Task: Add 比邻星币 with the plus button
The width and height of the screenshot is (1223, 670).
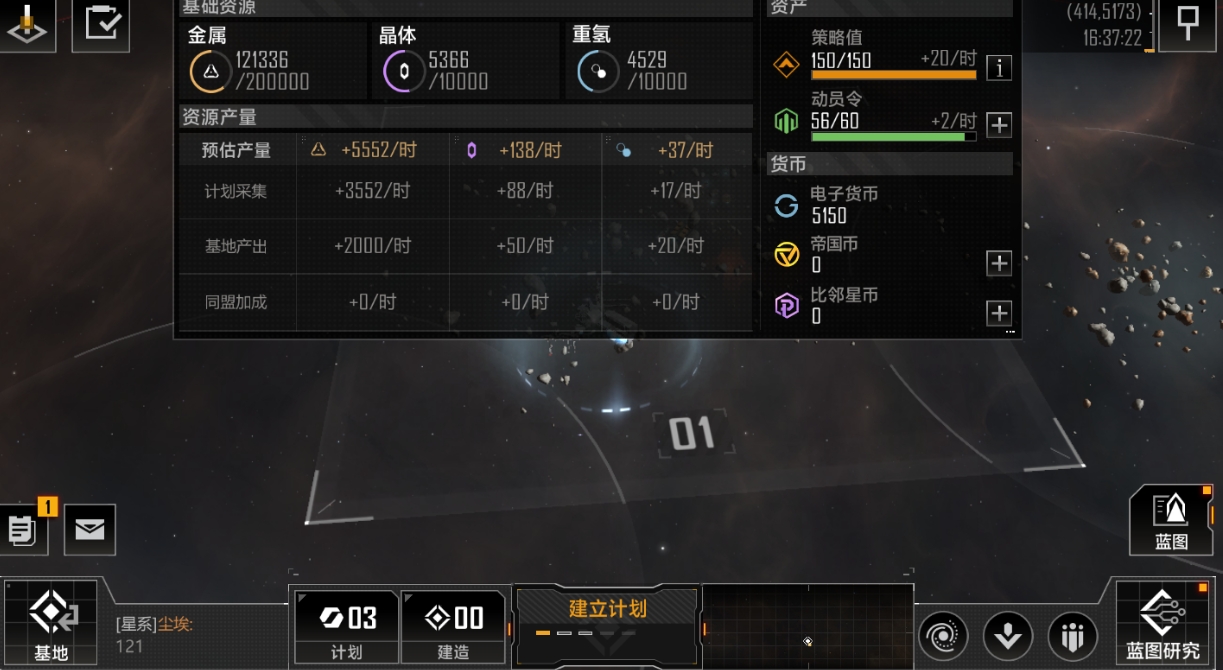Action: click(x=998, y=313)
